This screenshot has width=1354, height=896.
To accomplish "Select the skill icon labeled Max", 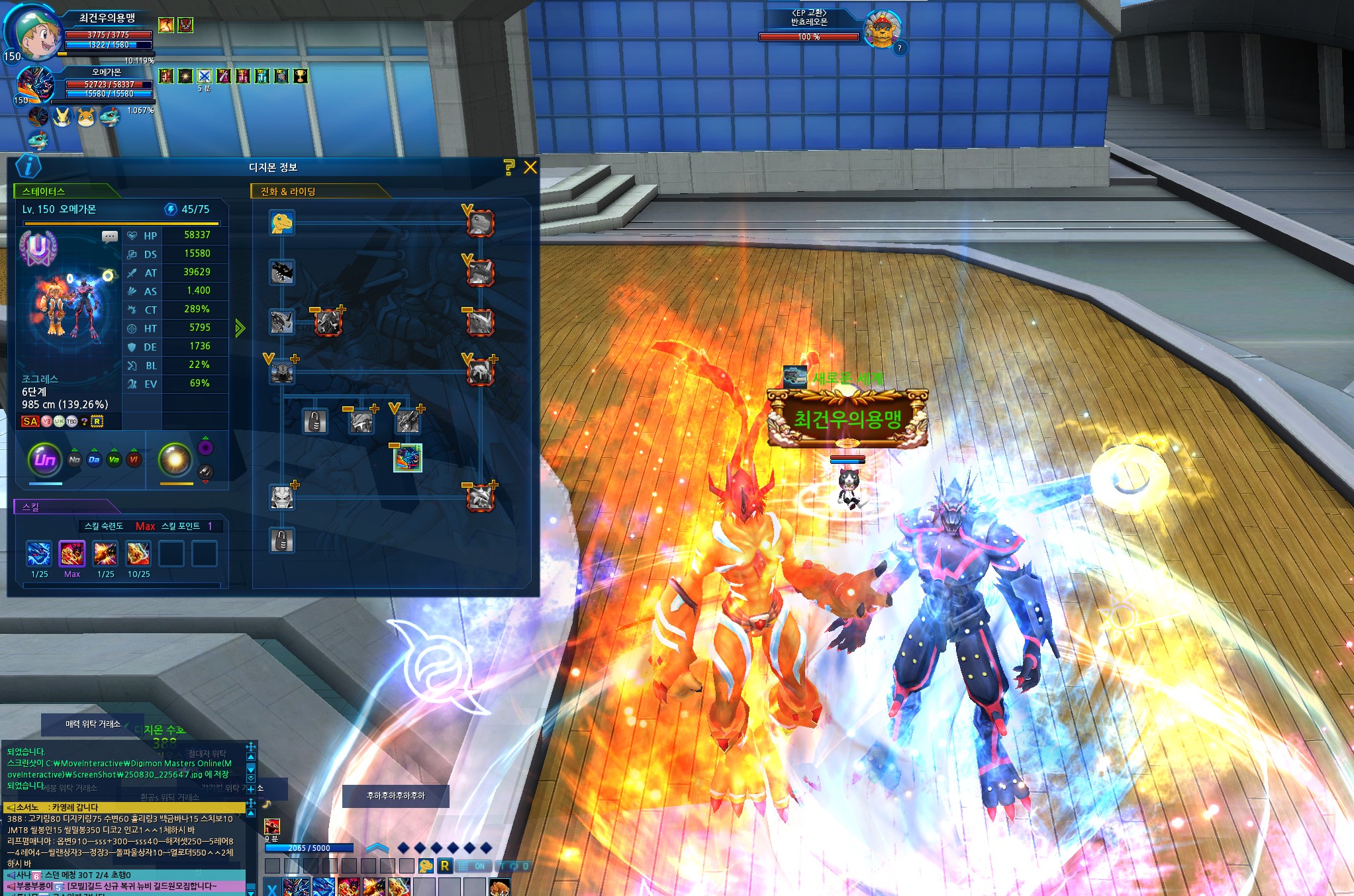I will pyautogui.click(x=72, y=554).
